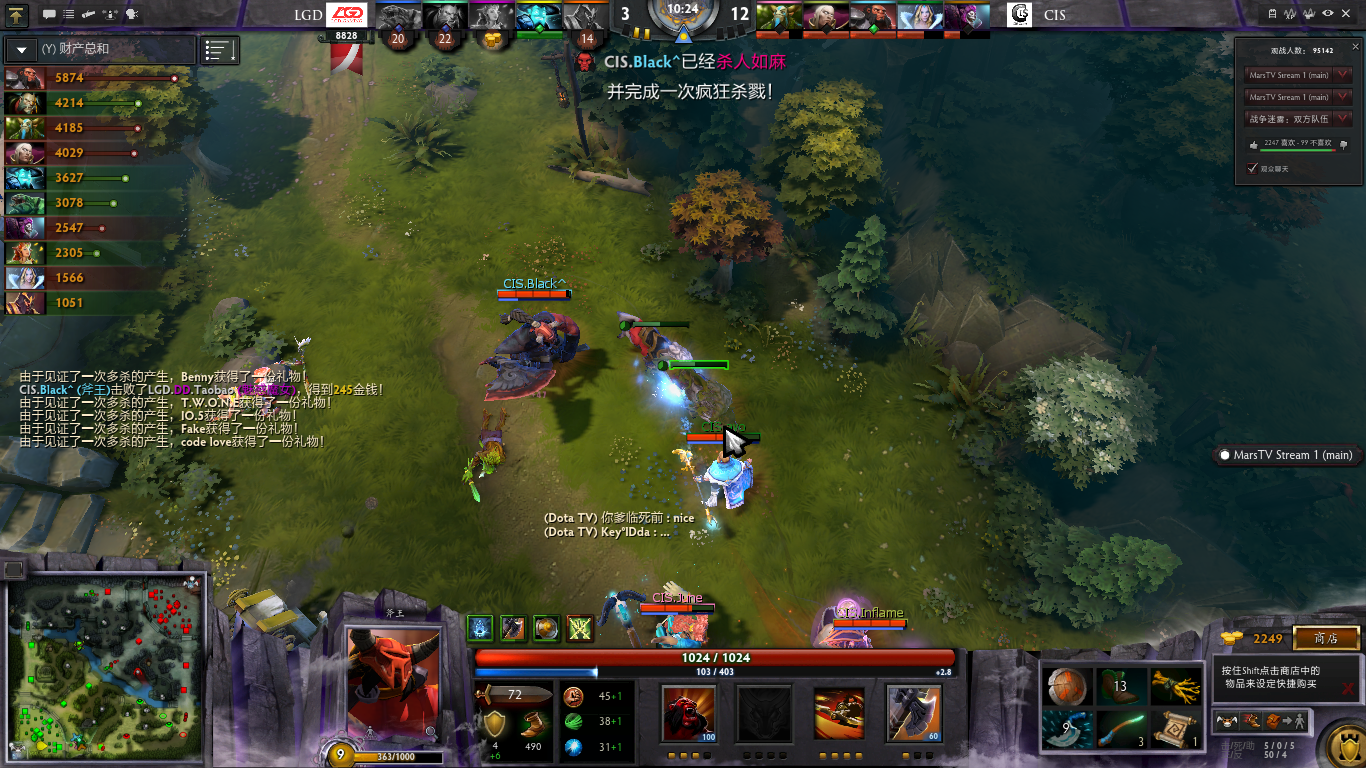1366x768 pixels.
Task: Open the 商店 shop button
Action: pos(1326,638)
